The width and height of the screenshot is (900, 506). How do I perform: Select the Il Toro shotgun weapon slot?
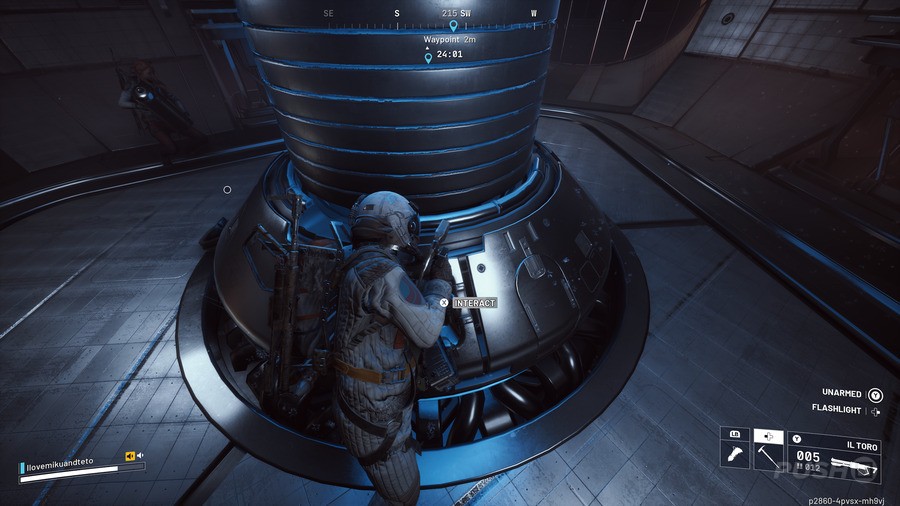pos(834,455)
